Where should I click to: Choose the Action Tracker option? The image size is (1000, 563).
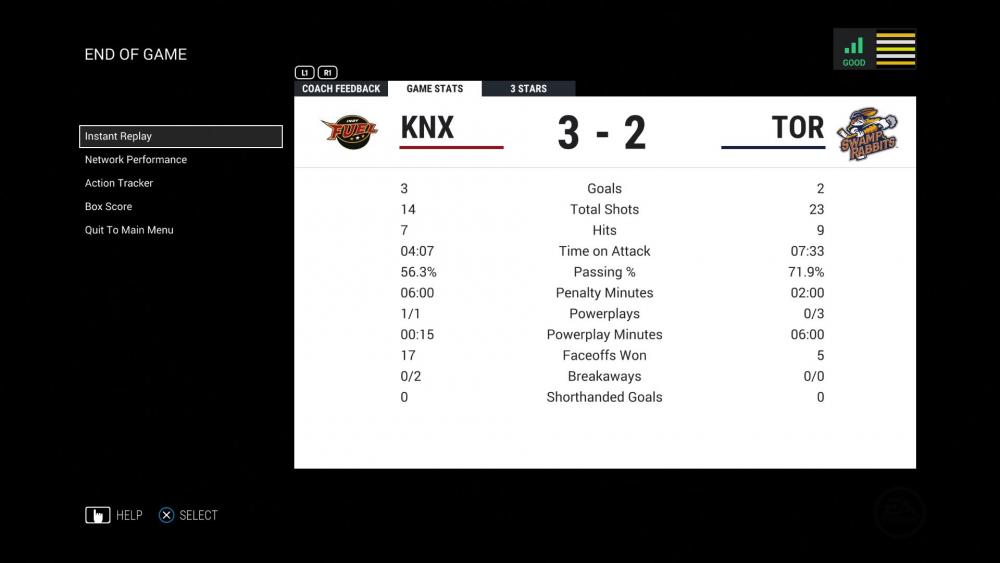coord(119,183)
